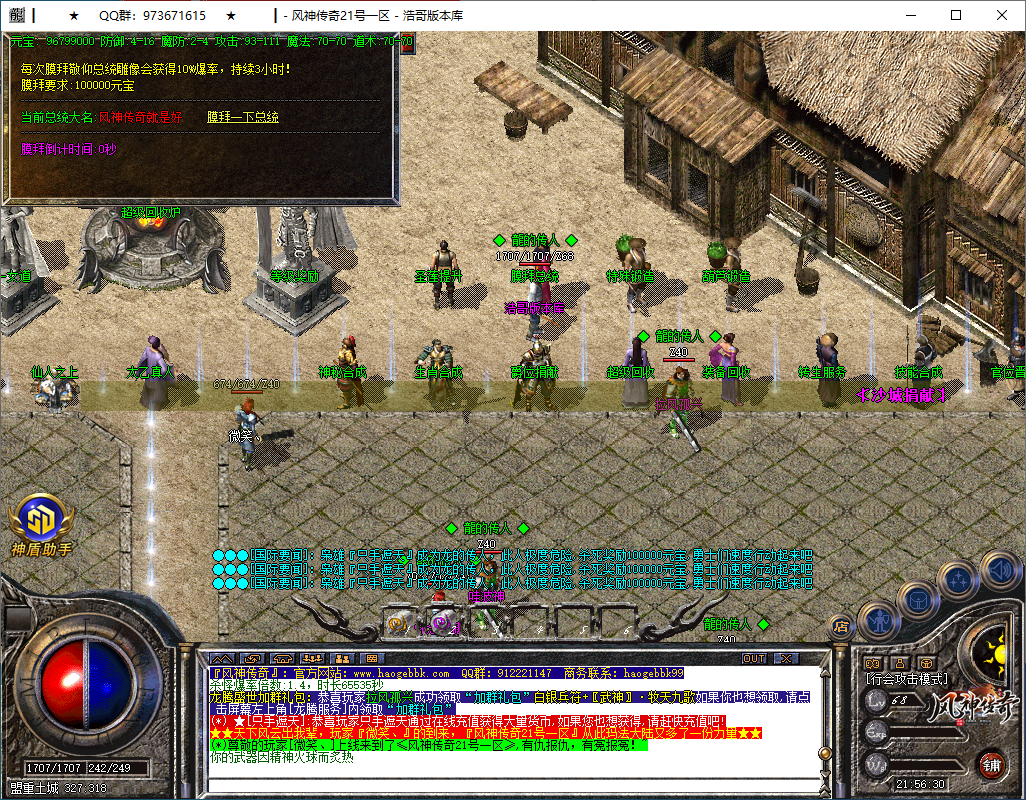Viewport: 1026px width, 800px height.
Task: Close the game window
Action: (1001, 16)
